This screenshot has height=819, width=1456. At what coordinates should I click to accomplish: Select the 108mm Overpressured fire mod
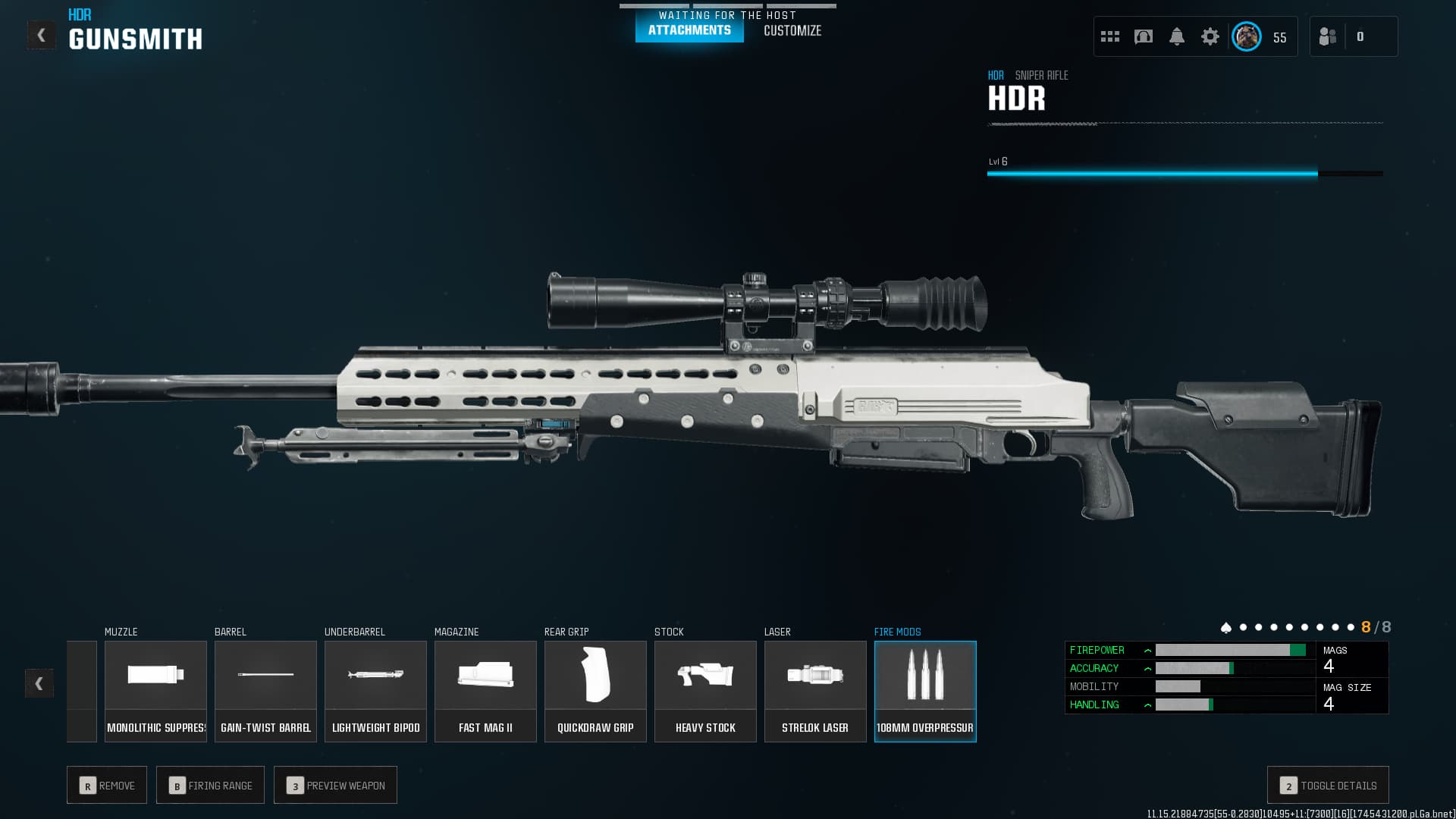coord(925,686)
